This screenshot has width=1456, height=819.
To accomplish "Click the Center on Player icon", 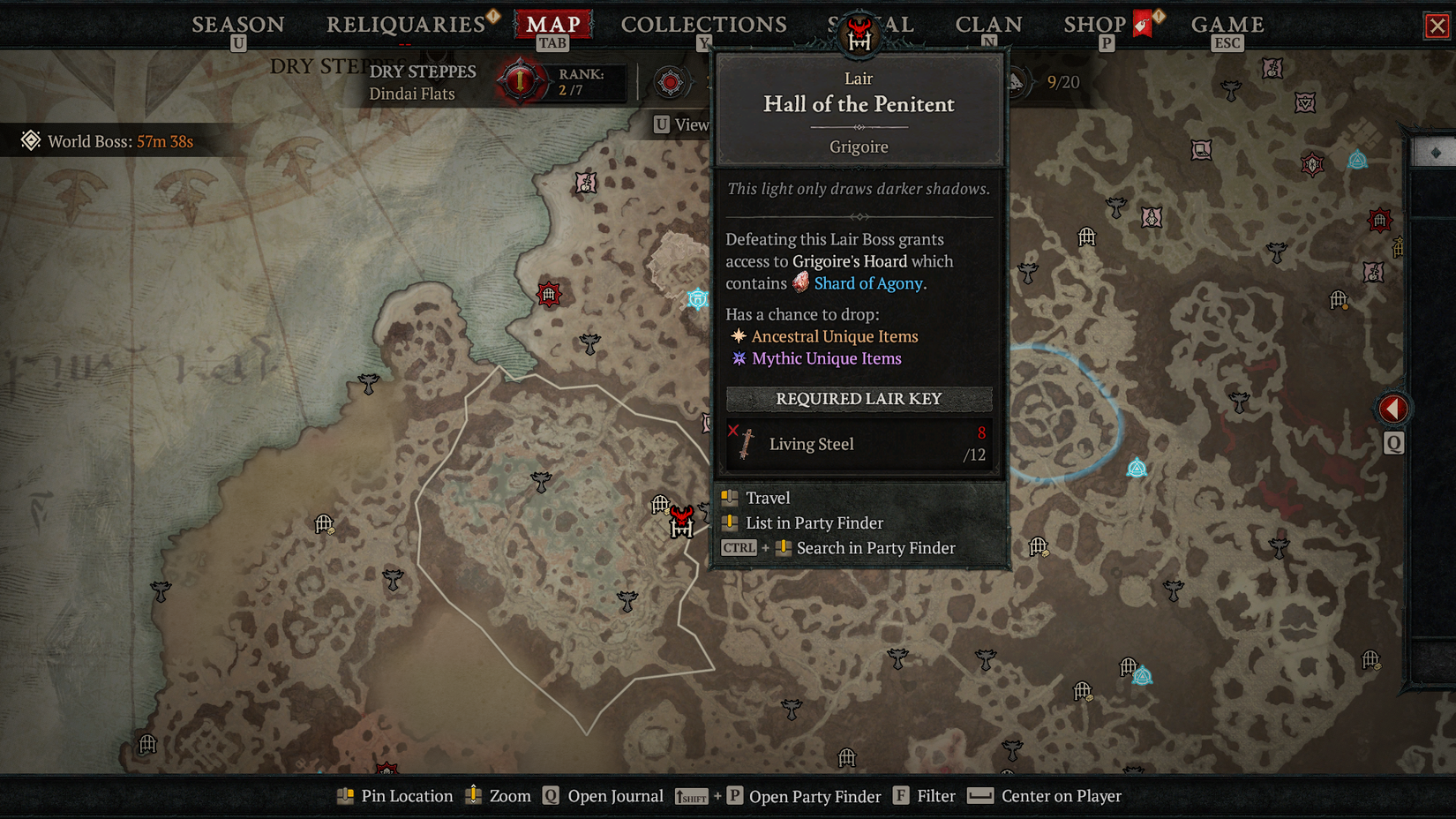I will point(979,795).
